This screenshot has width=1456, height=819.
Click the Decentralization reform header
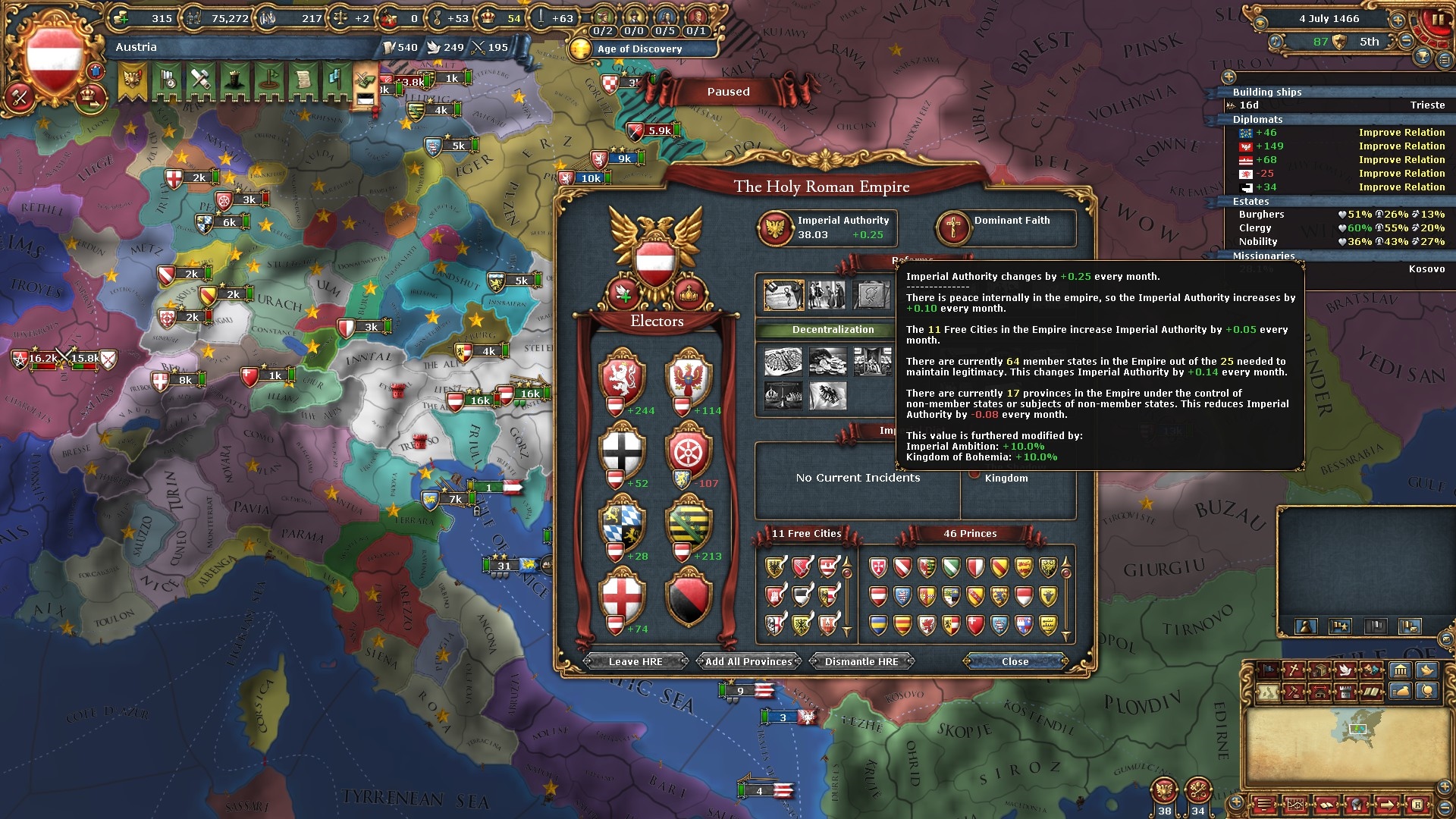click(x=833, y=330)
